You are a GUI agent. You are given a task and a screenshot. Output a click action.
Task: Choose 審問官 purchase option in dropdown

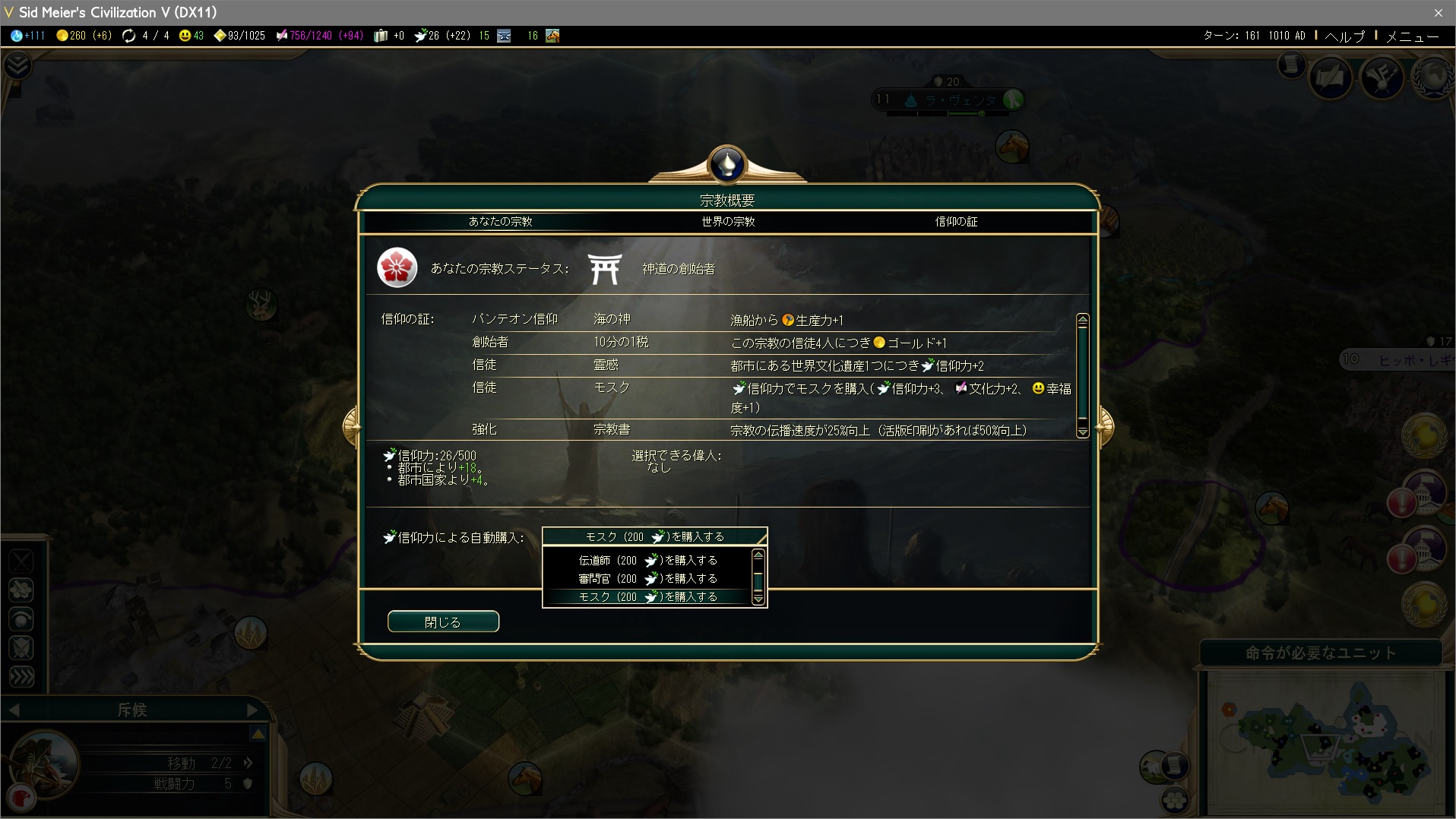647,578
